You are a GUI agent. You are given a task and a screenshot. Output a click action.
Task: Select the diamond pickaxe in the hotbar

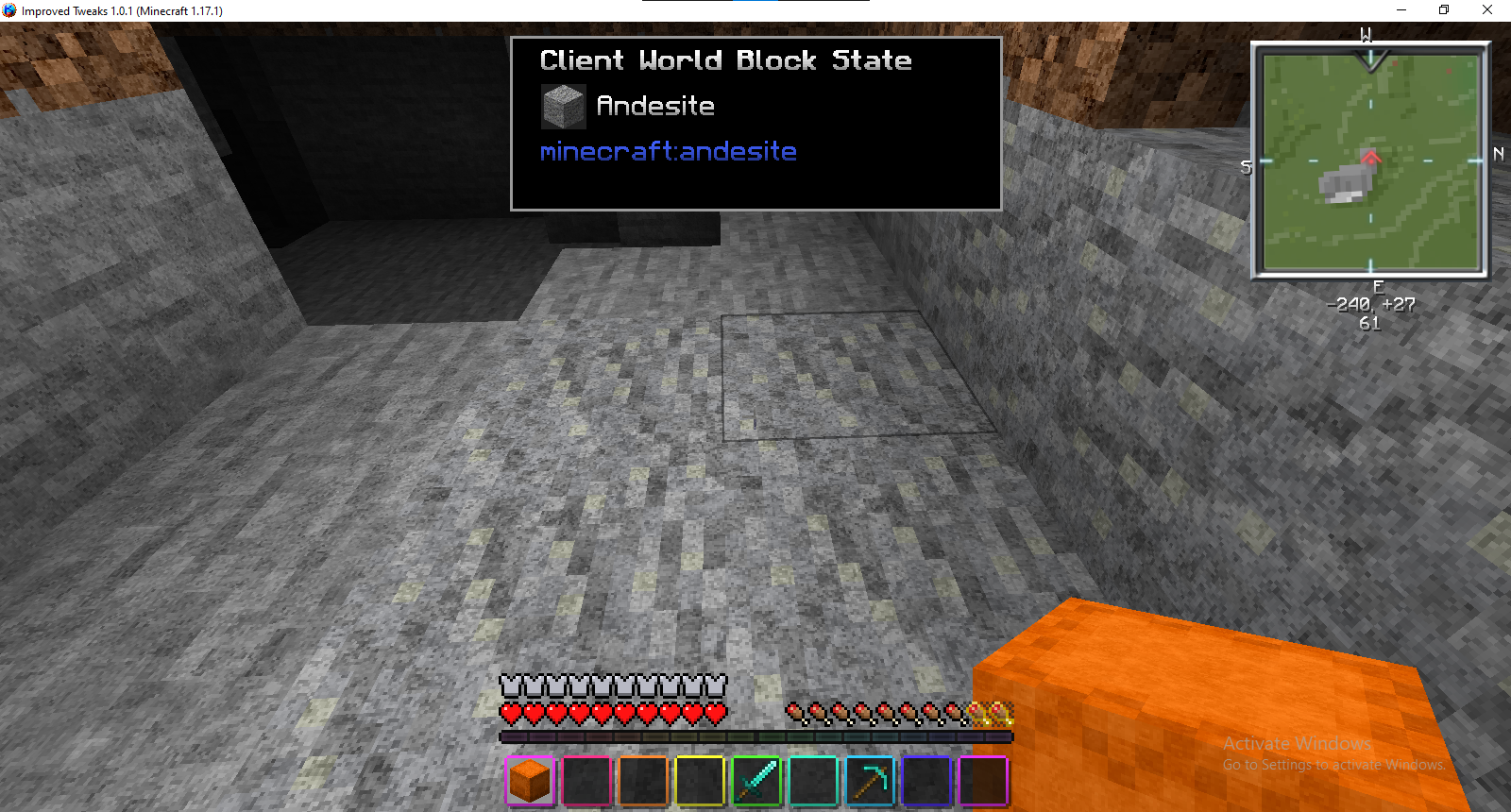869,781
